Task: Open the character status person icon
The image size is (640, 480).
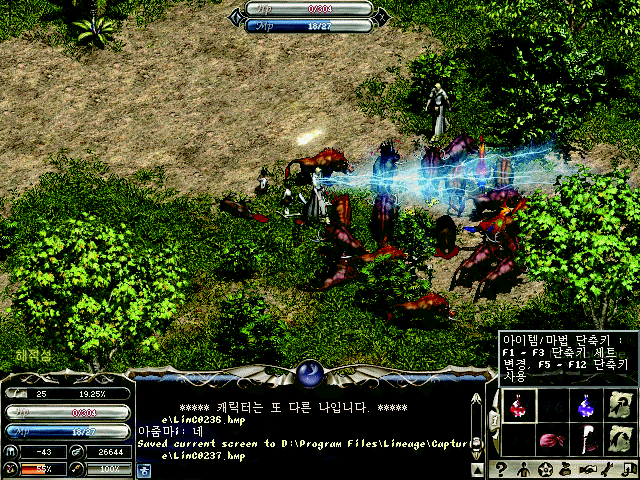Action: [522, 470]
